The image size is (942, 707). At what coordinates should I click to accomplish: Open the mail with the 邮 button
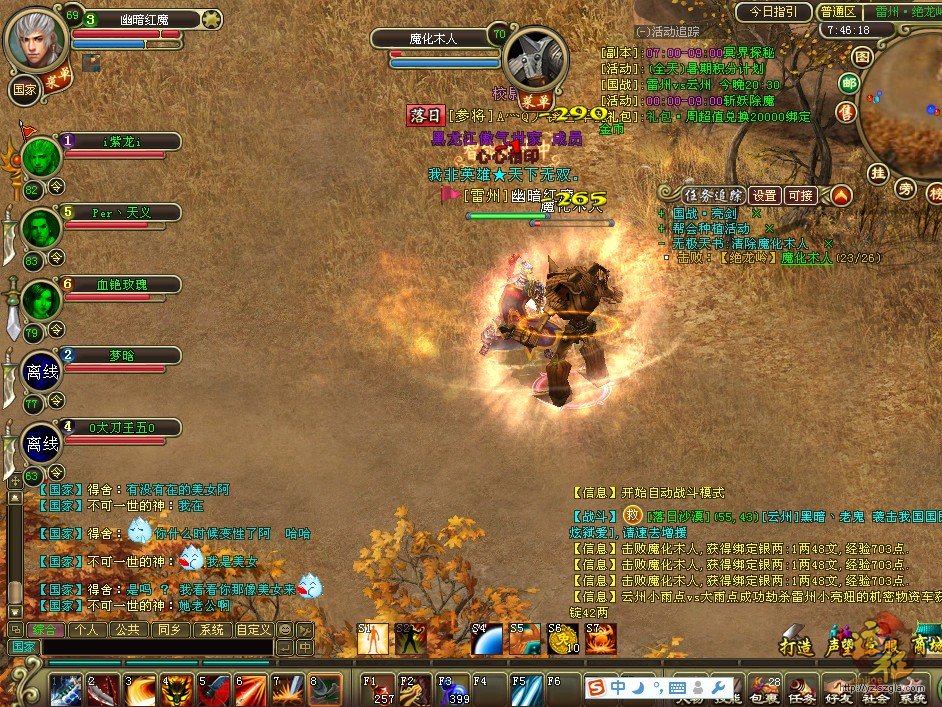[849, 83]
